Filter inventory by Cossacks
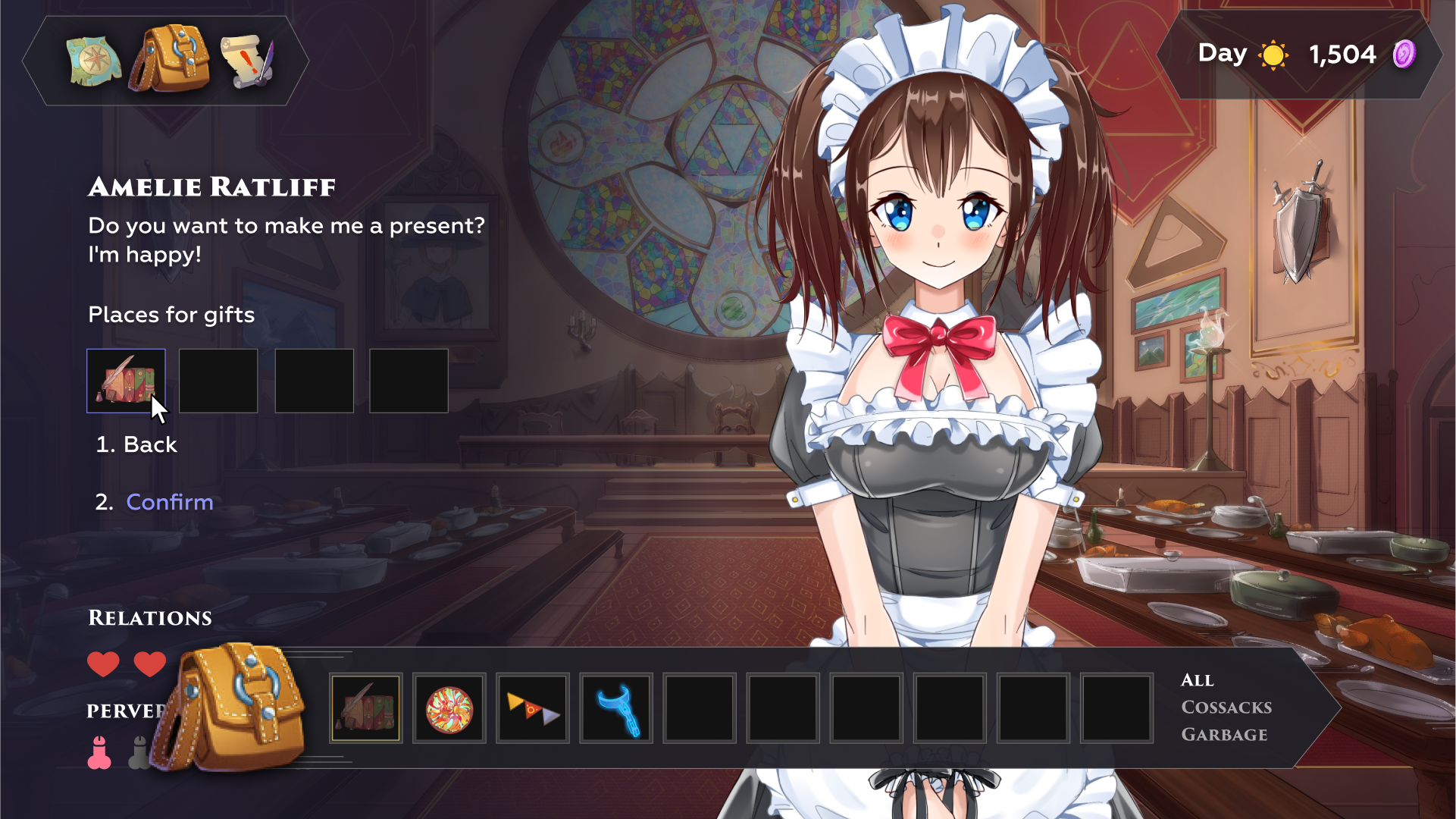The image size is (1456, 819). click(1226, 708)
